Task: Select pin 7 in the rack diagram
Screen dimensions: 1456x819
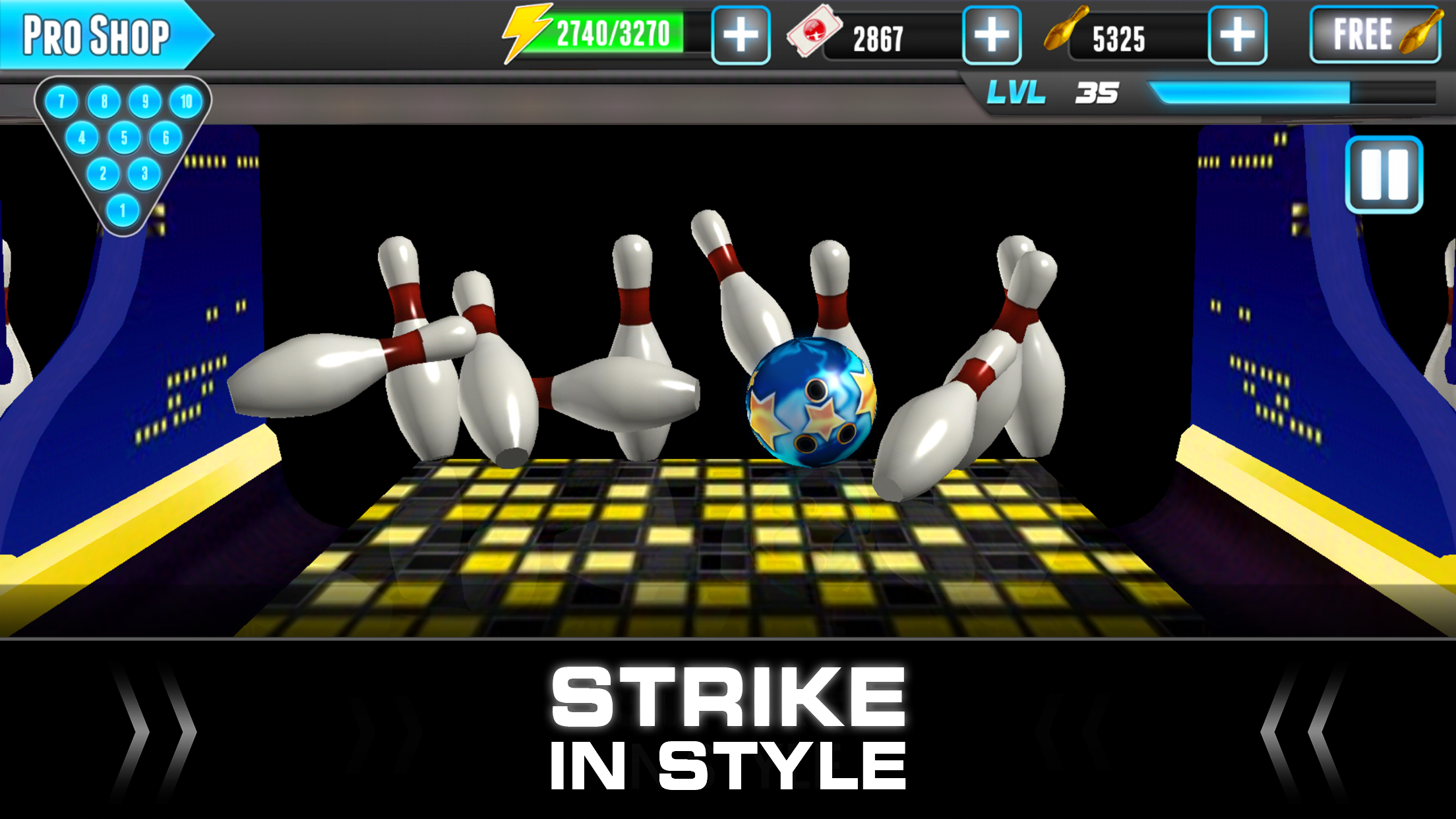Action: pyautogui.click(x=60, y=102)
